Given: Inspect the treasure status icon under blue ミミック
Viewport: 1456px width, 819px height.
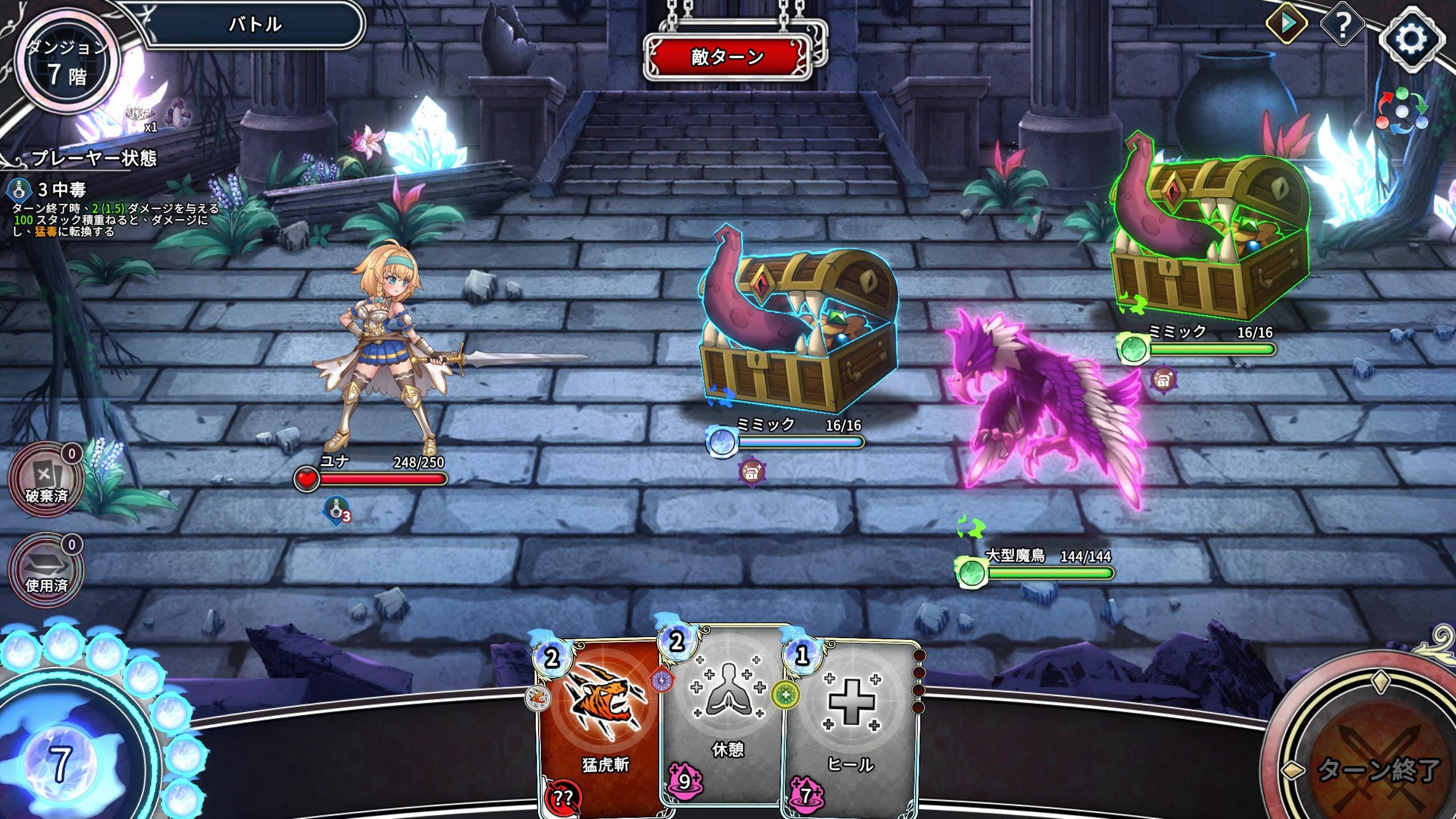Looking at the screenshot, I should click(751, 471).
